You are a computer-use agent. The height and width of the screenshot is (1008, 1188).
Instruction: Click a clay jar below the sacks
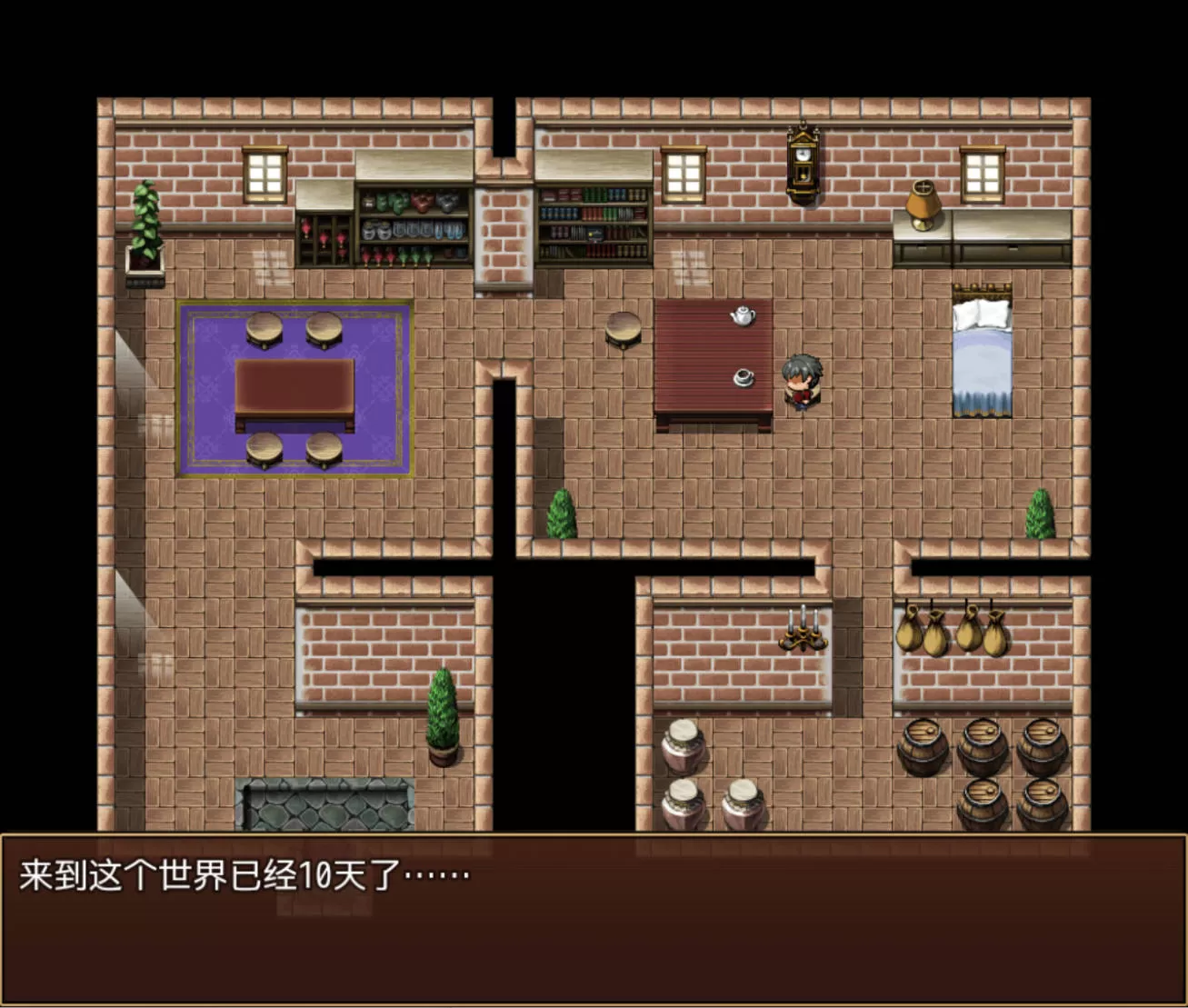pyautogui.click(x=683, y=745)
